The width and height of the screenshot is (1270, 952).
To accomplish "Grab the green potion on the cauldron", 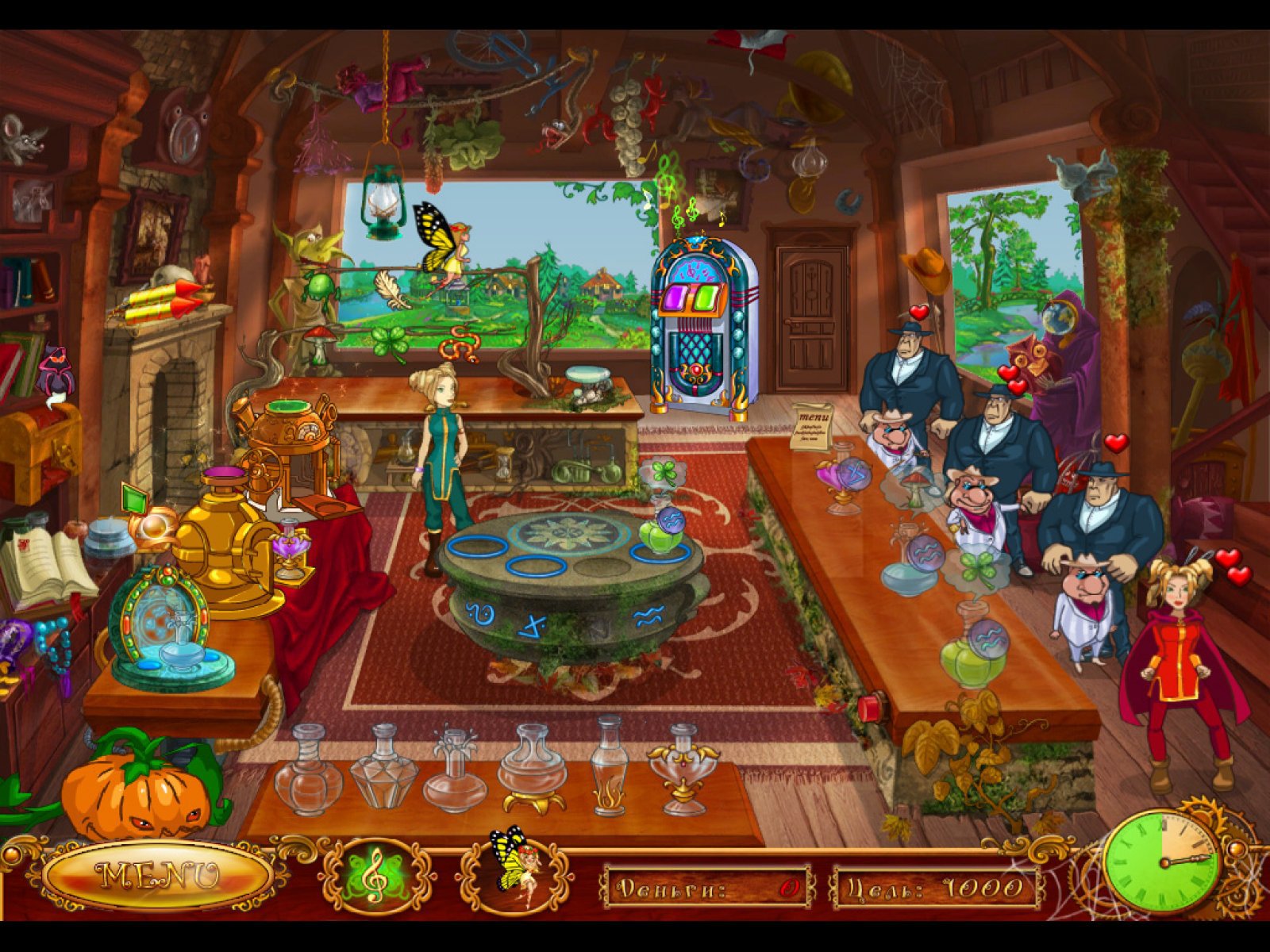I will click(664, 532).
